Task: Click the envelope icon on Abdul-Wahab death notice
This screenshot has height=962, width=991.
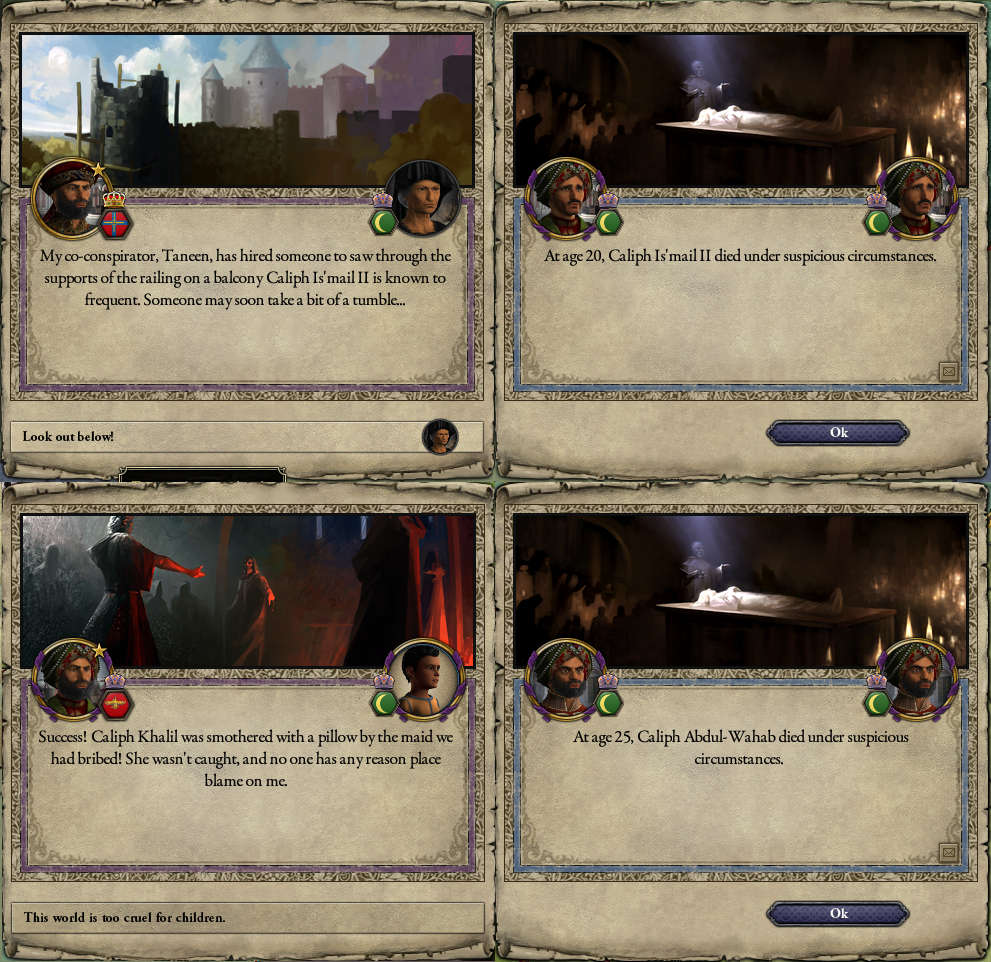Action: pyautogui.click(x=949, y=852)
